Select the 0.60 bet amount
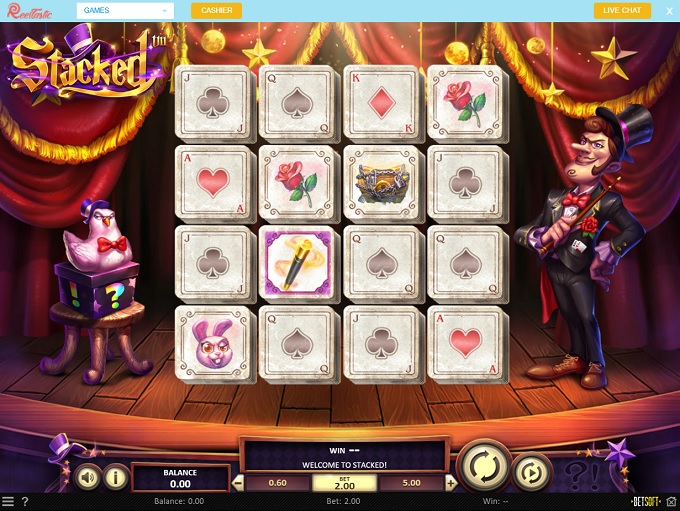This screenshot has height=511, width=680. coord(277,483)
